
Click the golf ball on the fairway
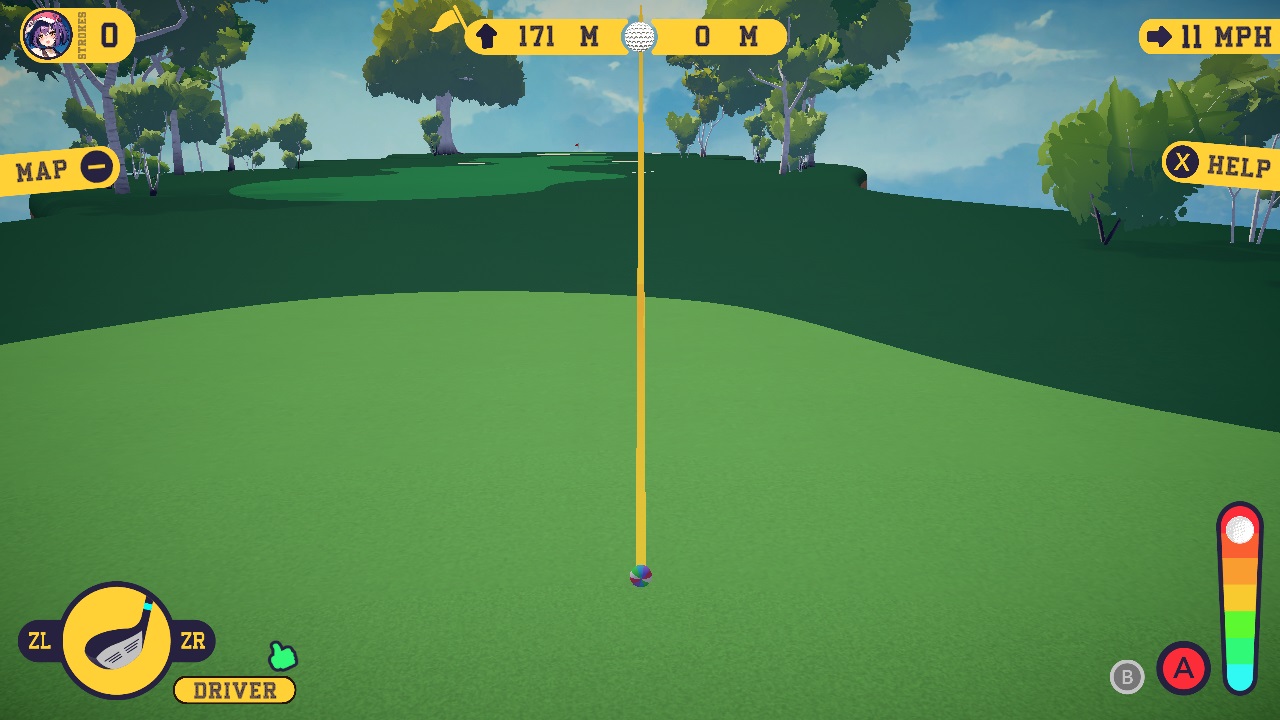641,576
